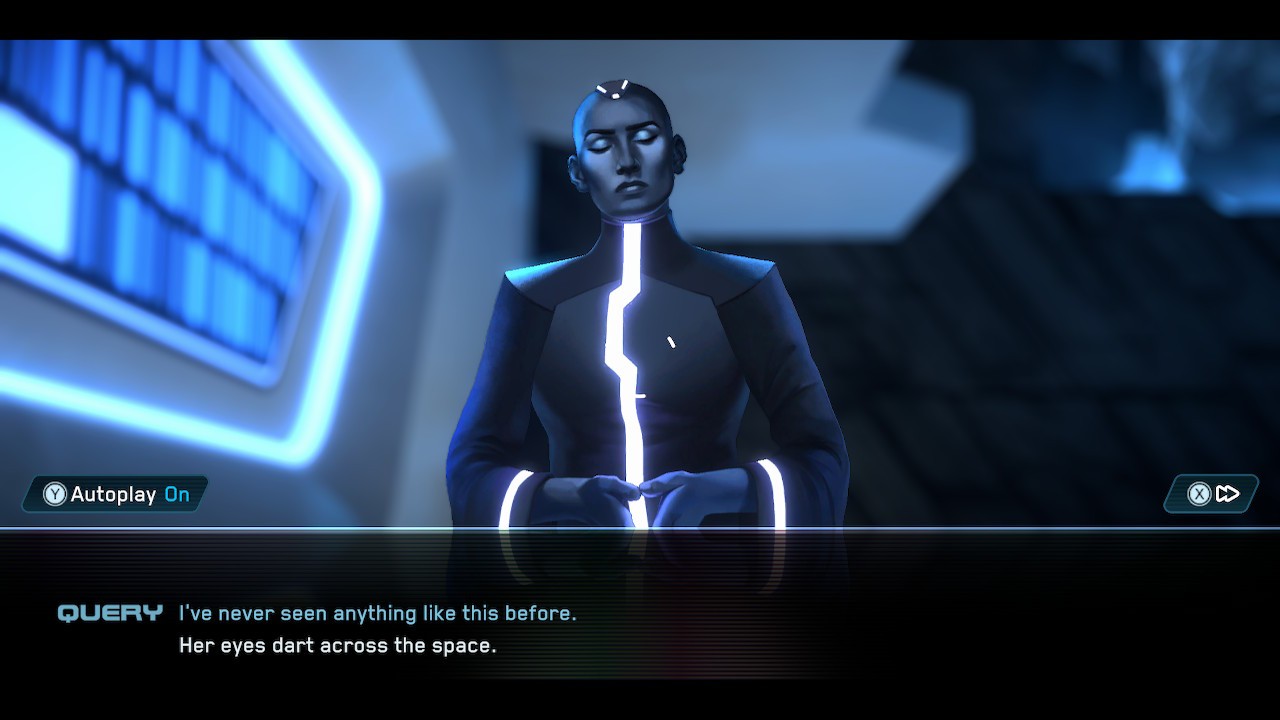Skip ahead with the fast-forward button
Screen dimensions: 1280x720
[x=1212, y=494]
